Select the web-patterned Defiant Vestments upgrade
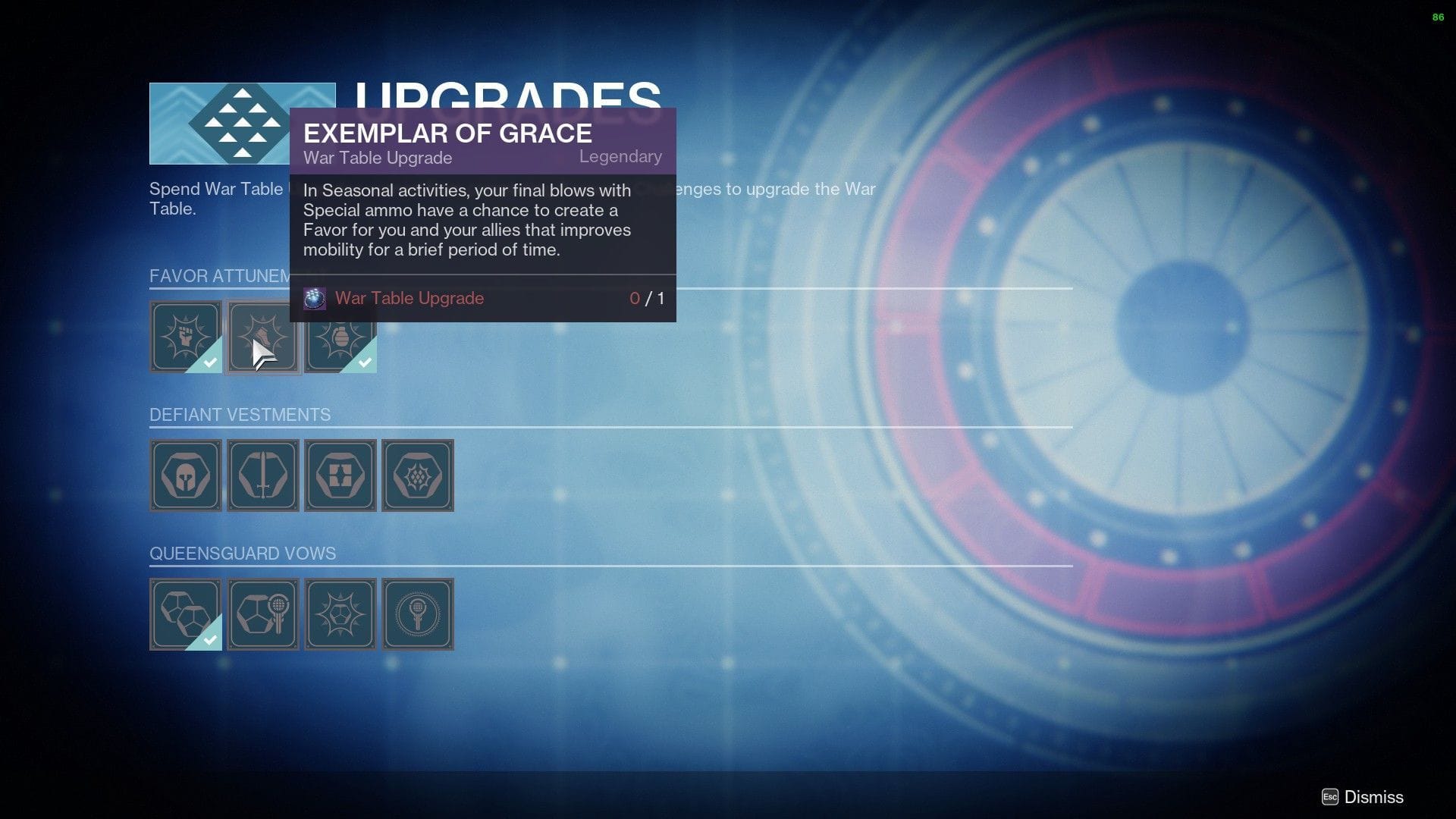The height and width of the screenshot is (819, 1456). coord(417,475)
